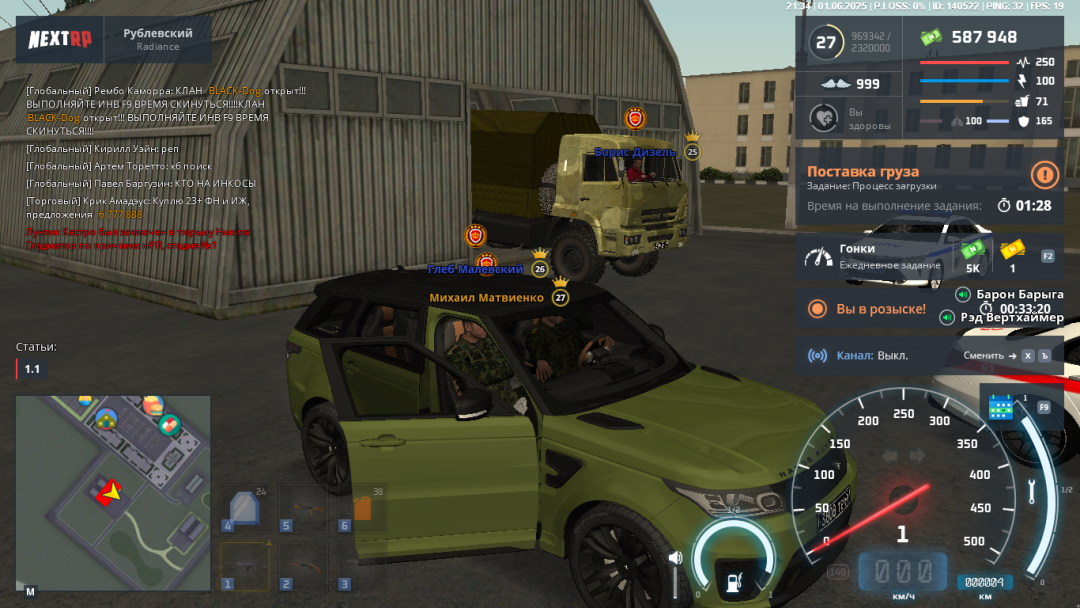Click the level 27 experience badge

825,42
